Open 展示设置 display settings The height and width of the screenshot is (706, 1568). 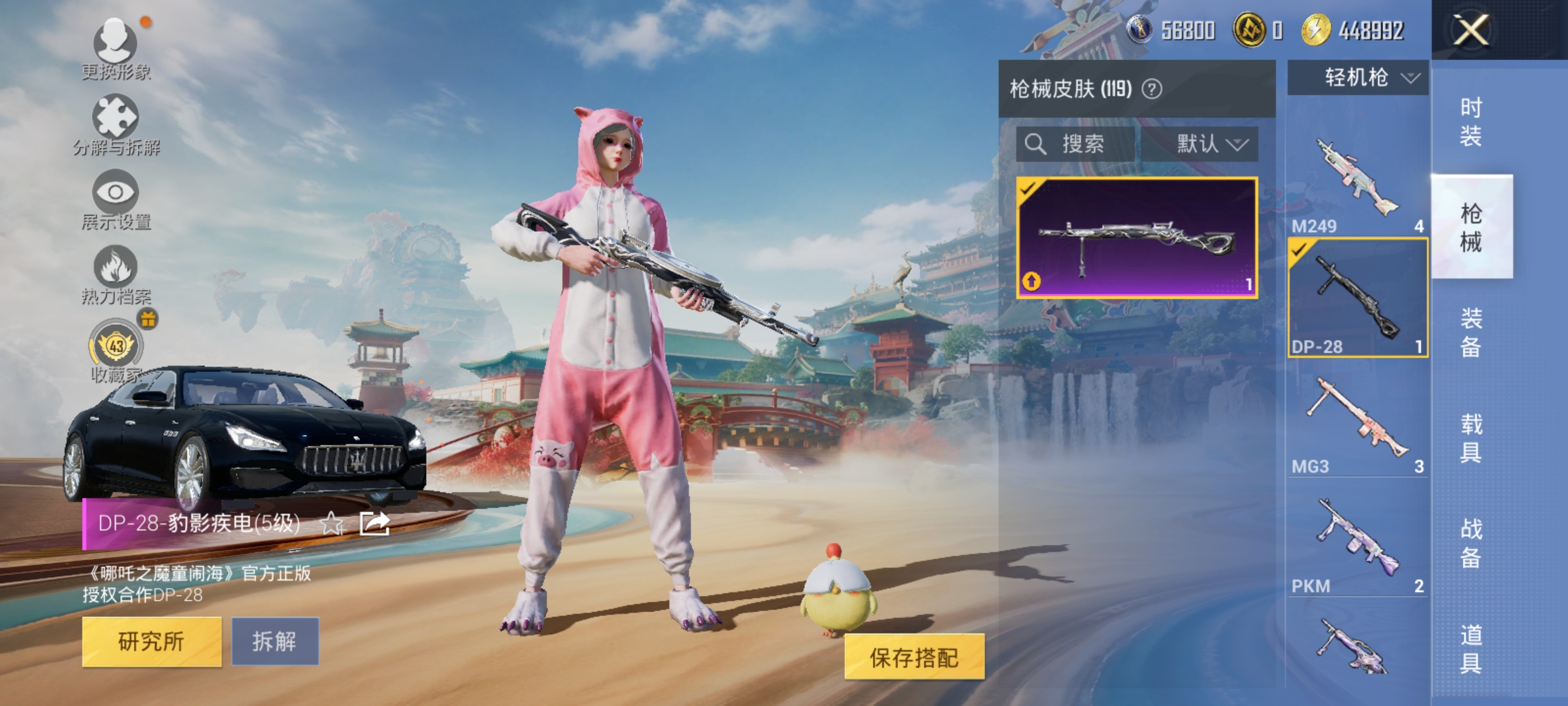click(x=114, y=193)
